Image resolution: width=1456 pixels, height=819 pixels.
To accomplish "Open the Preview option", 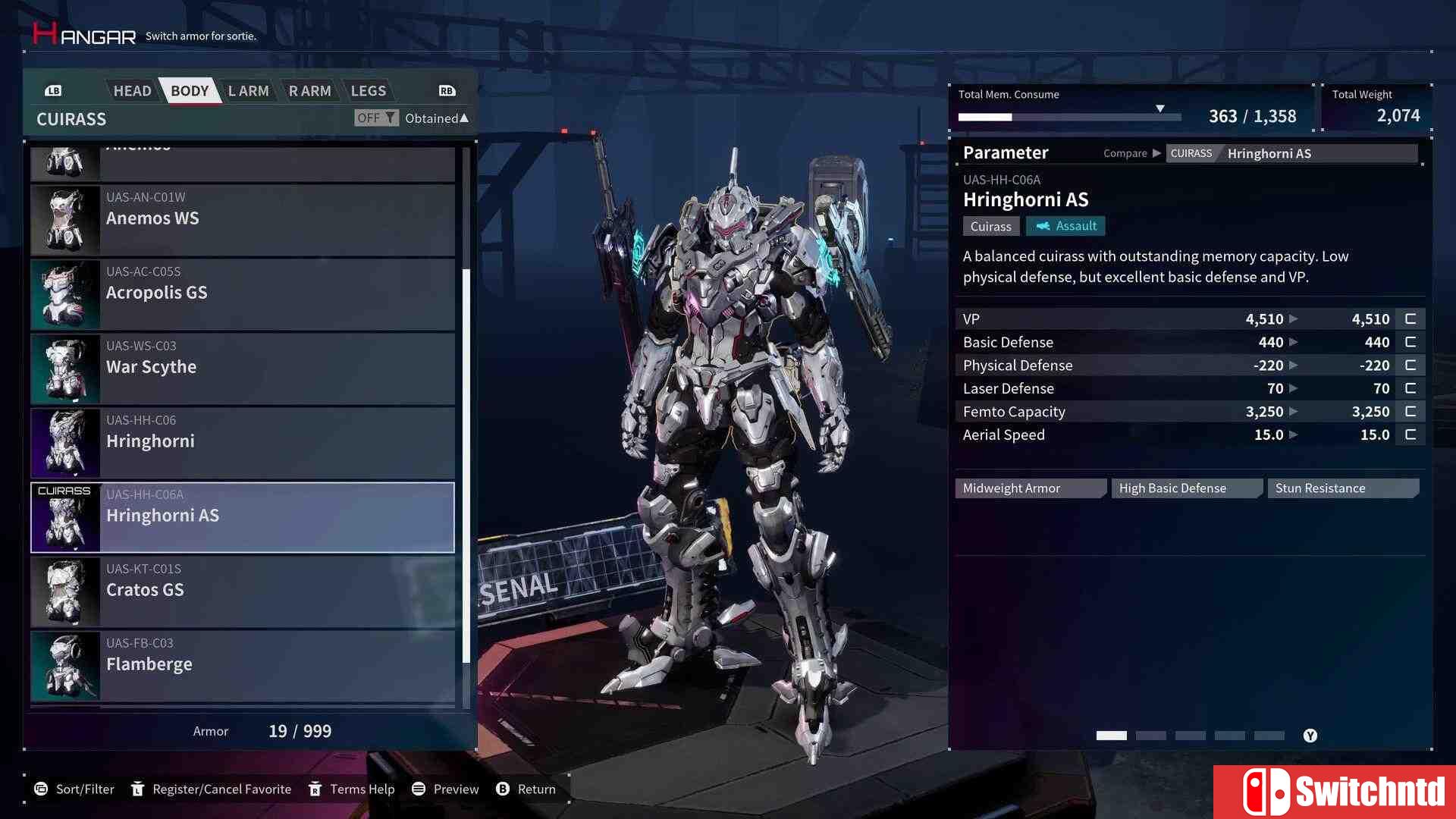I will [445, 789].
